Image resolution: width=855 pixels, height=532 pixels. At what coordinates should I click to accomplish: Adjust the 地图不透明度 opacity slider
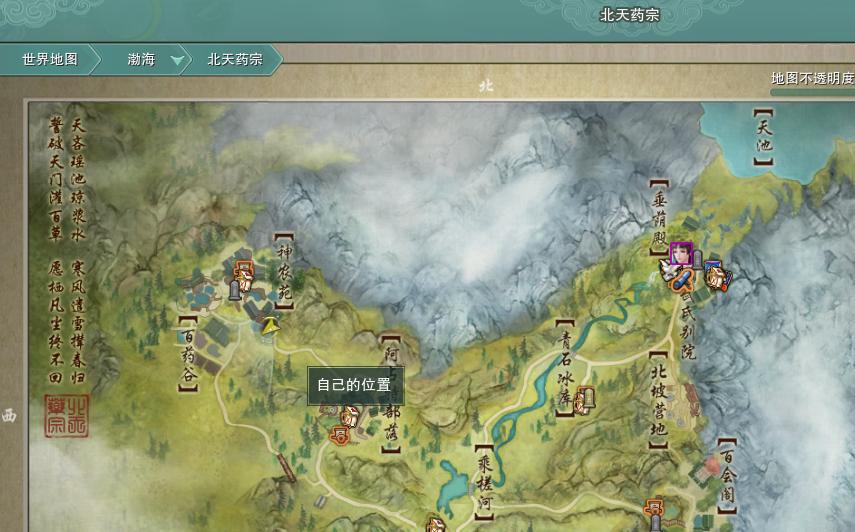812,93
